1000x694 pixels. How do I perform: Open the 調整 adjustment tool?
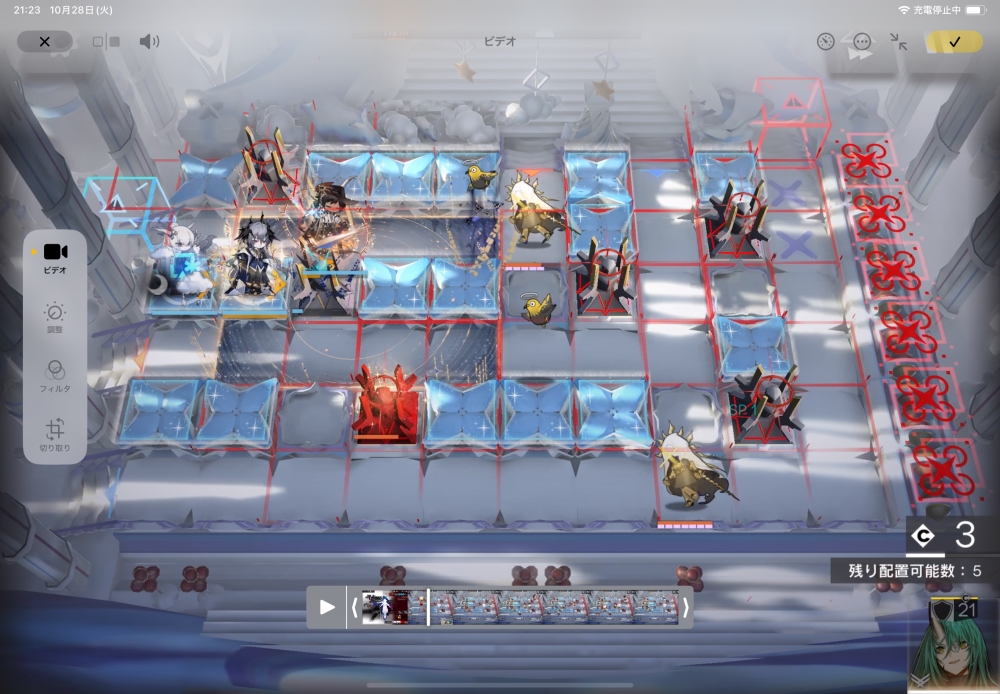point(55,318)
